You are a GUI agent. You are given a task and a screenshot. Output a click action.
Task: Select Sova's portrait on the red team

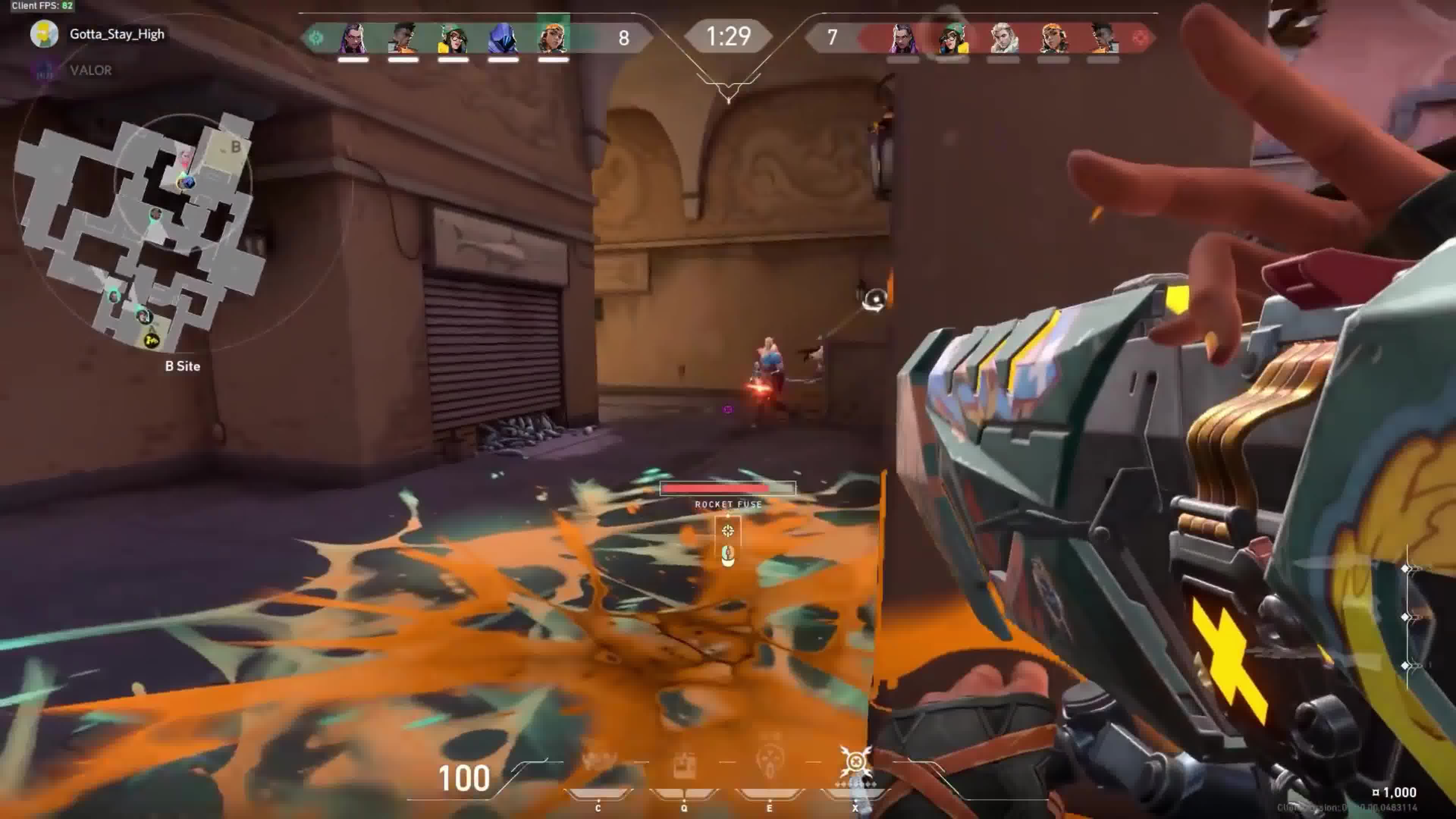[x=1003, y=38]
